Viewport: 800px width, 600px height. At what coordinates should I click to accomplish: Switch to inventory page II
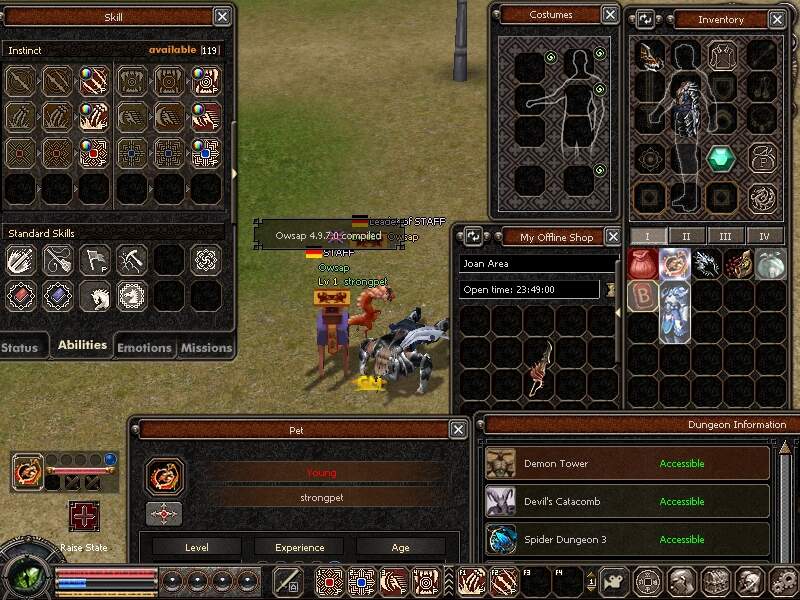(686, 236)
